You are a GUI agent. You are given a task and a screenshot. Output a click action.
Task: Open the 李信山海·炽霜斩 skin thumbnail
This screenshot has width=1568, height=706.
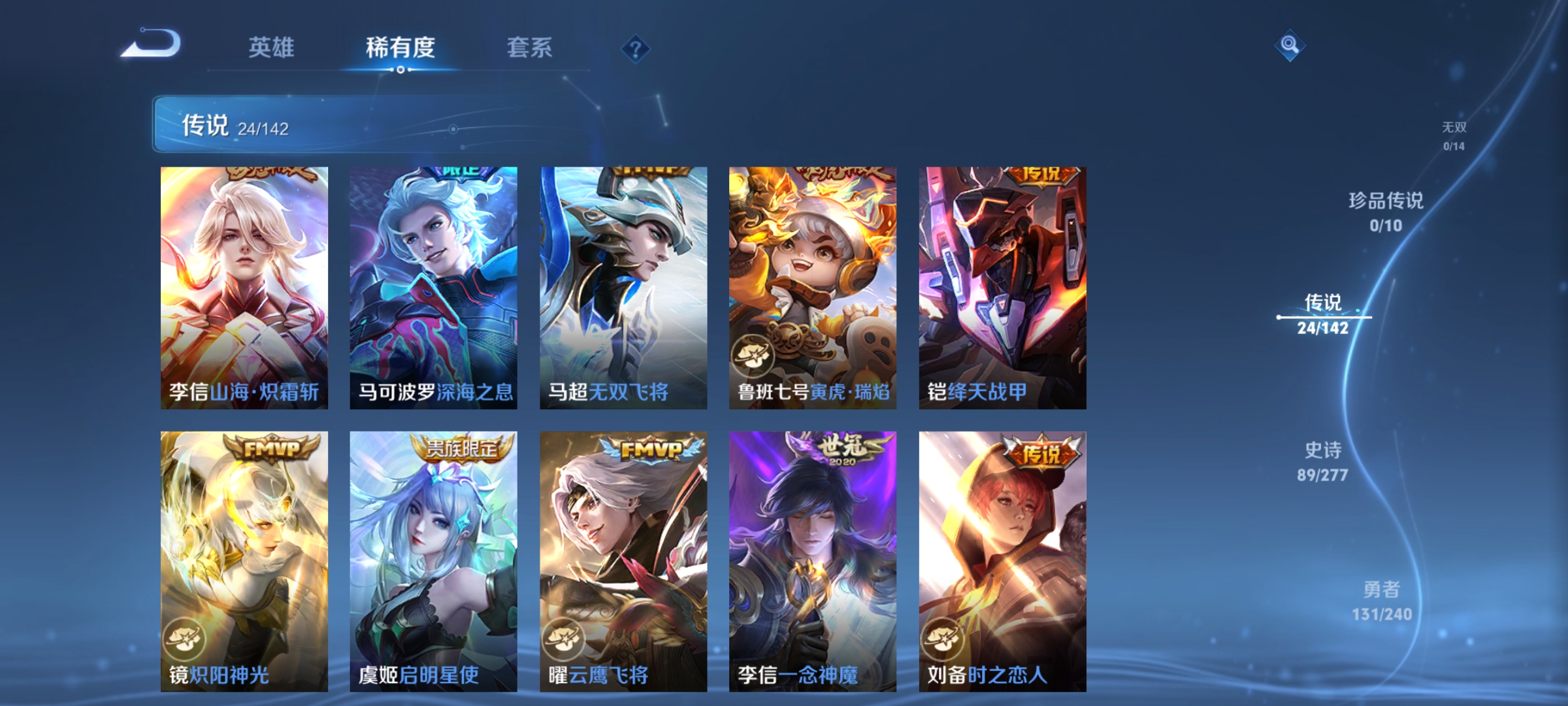243,288
